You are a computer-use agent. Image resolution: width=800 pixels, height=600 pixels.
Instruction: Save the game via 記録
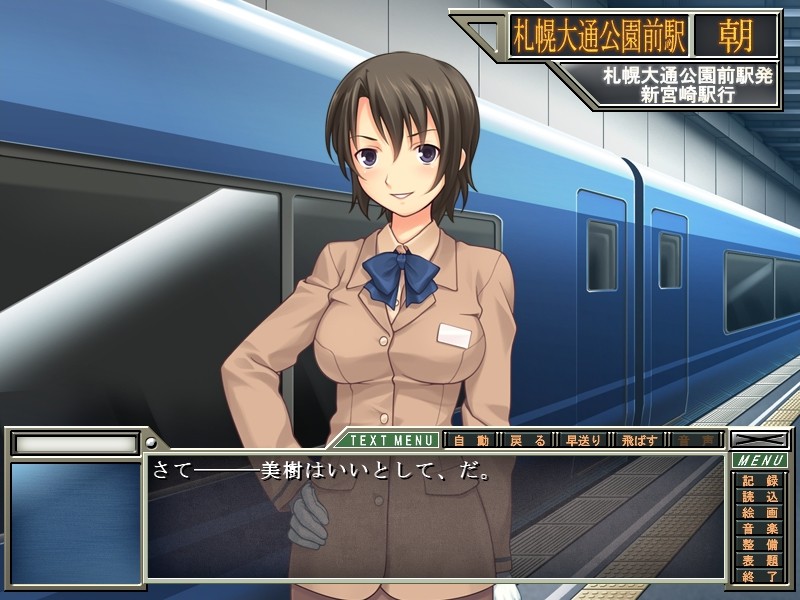pos(760,480)
